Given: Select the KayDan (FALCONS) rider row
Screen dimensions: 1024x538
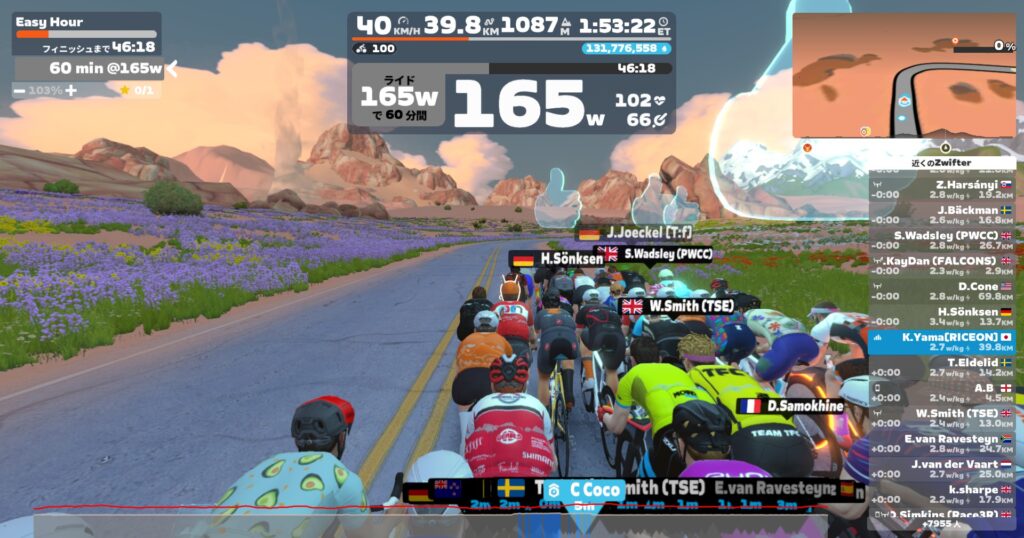Looking at the screenshot, I should point(941,266).
